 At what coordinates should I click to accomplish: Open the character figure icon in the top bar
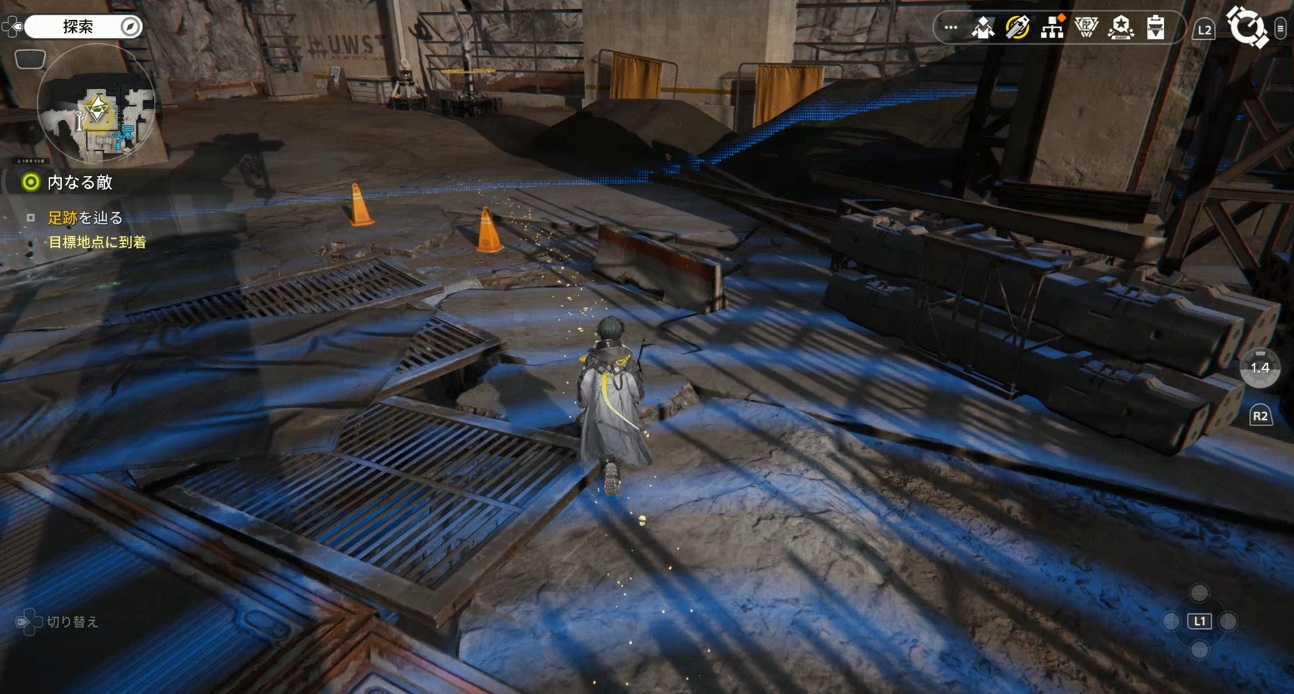pos(983,28)
